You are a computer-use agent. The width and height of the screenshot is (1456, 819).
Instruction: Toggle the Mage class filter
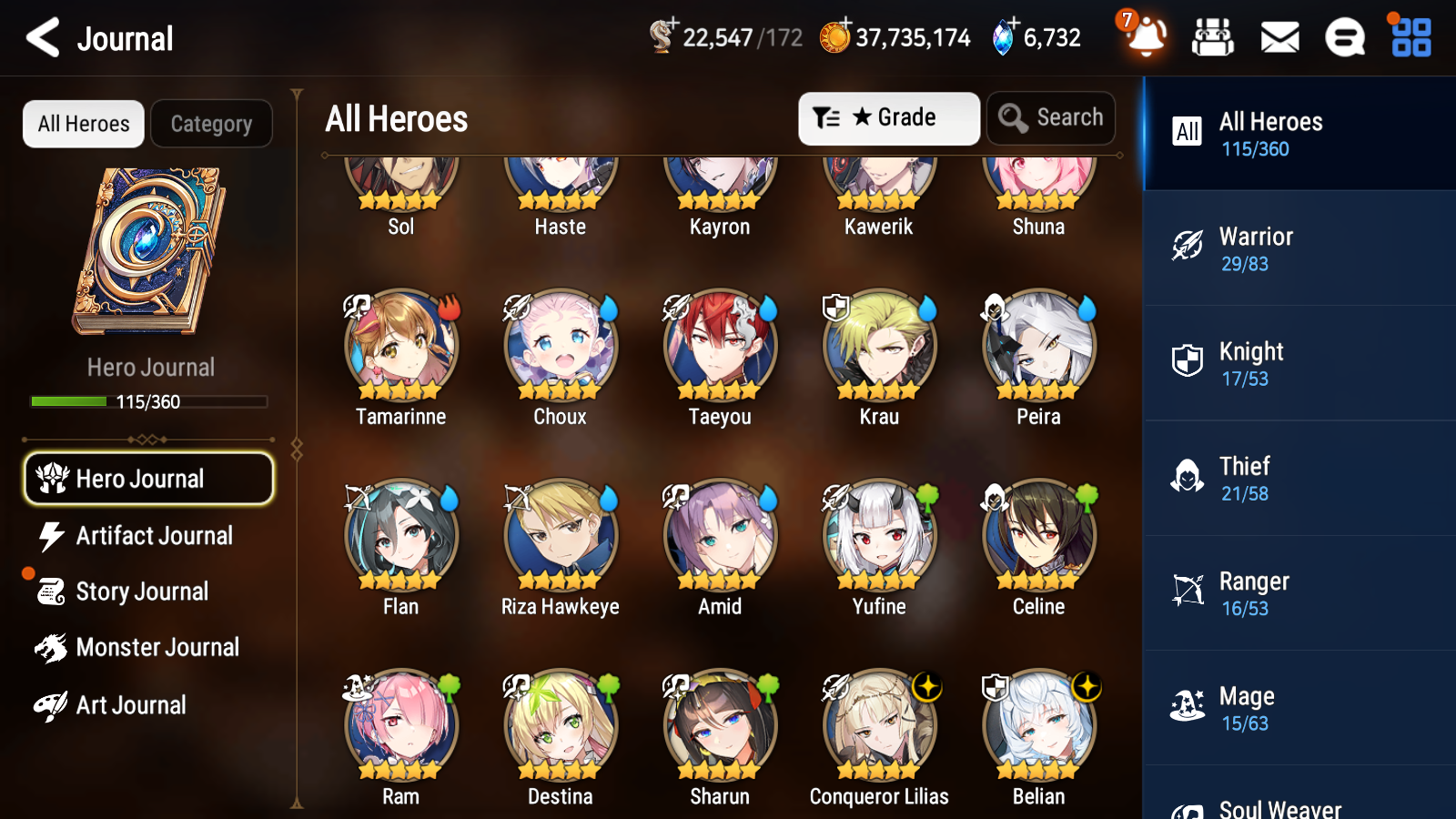(1299, 709)
